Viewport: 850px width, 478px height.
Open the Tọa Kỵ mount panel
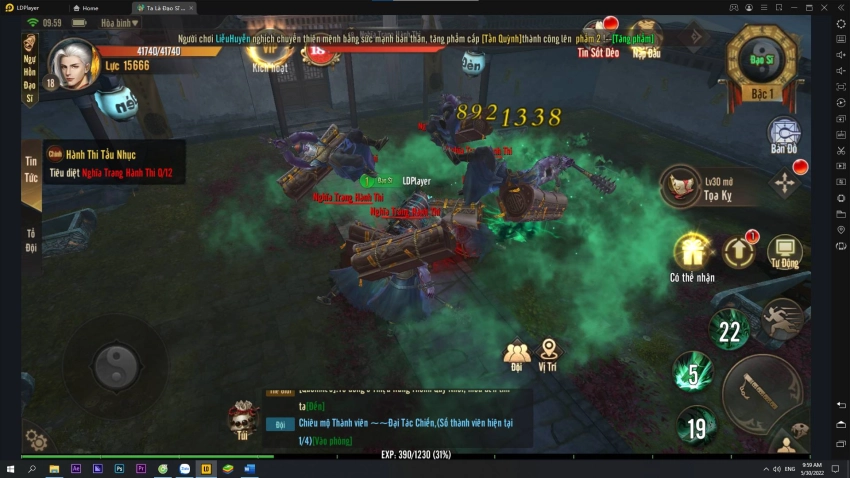[682, 185]
